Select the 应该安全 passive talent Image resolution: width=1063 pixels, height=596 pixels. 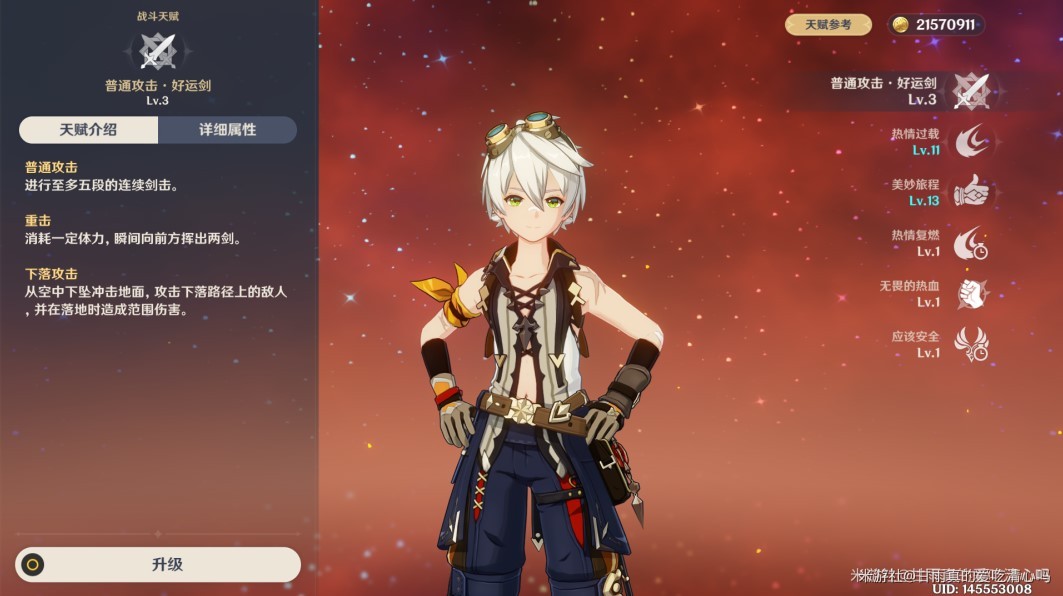point(970,345)
